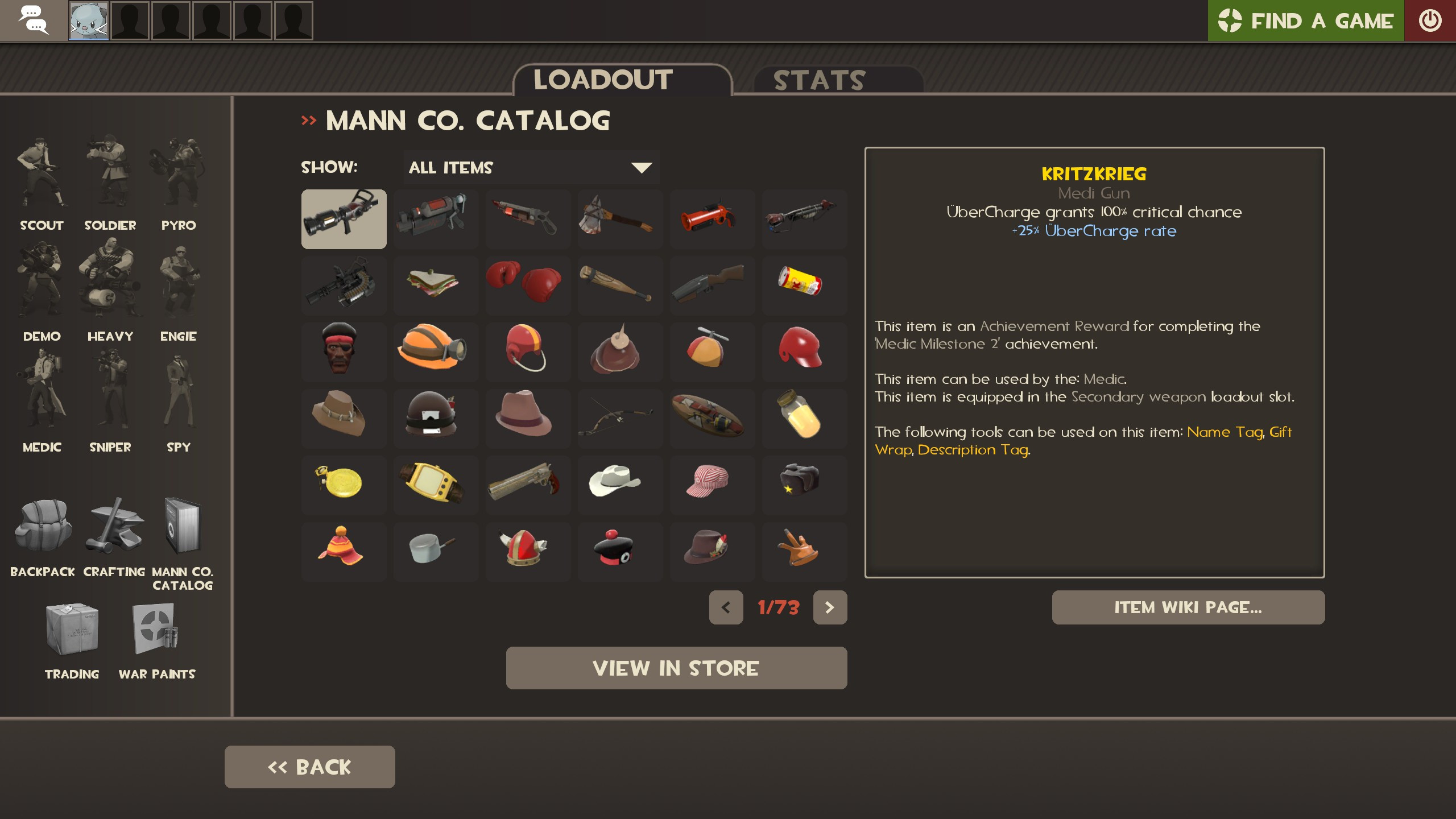Viewport: 1456px width, 819px height.
Task: Select the Sandvich item thumbnail
Action: (x=436, y=285)
